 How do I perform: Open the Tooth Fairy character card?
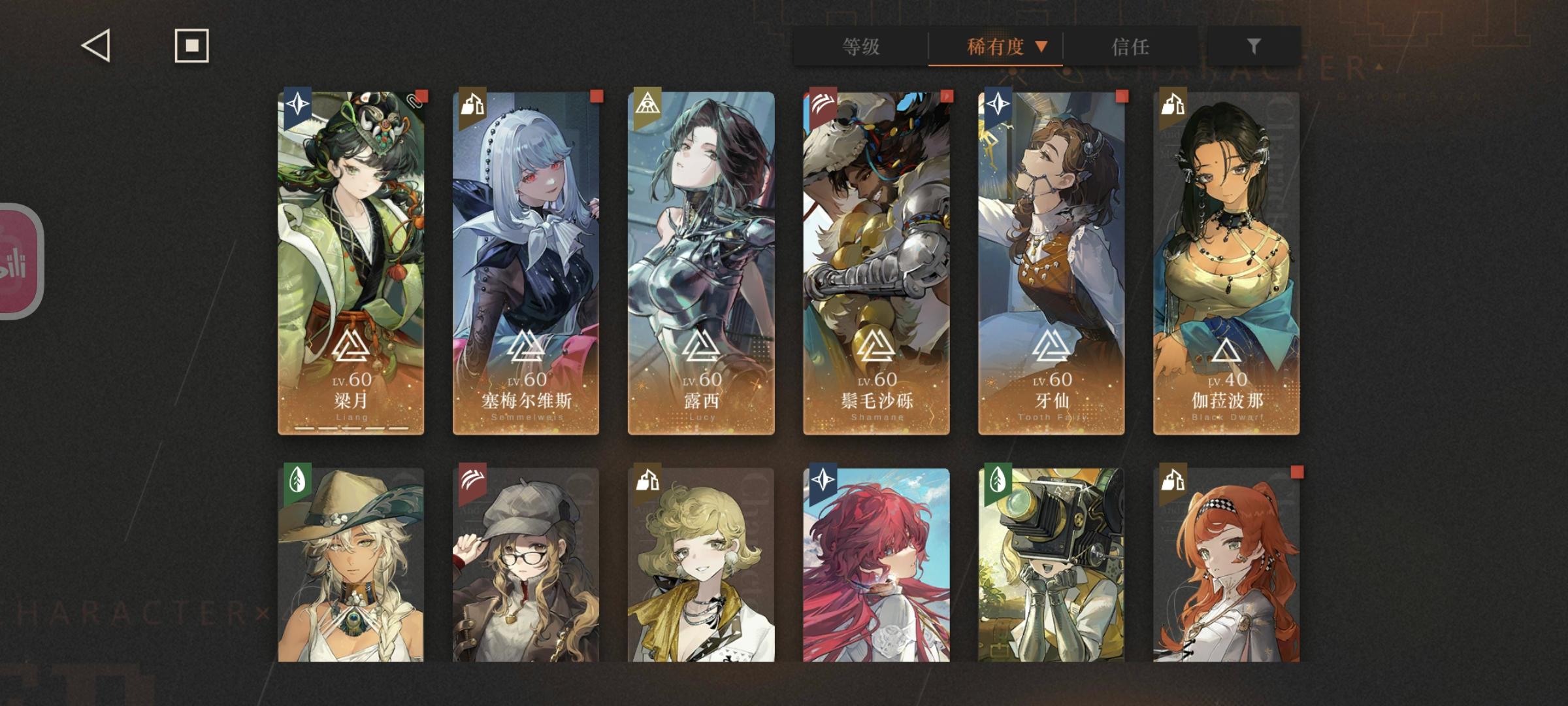[x=1050, y=261]
